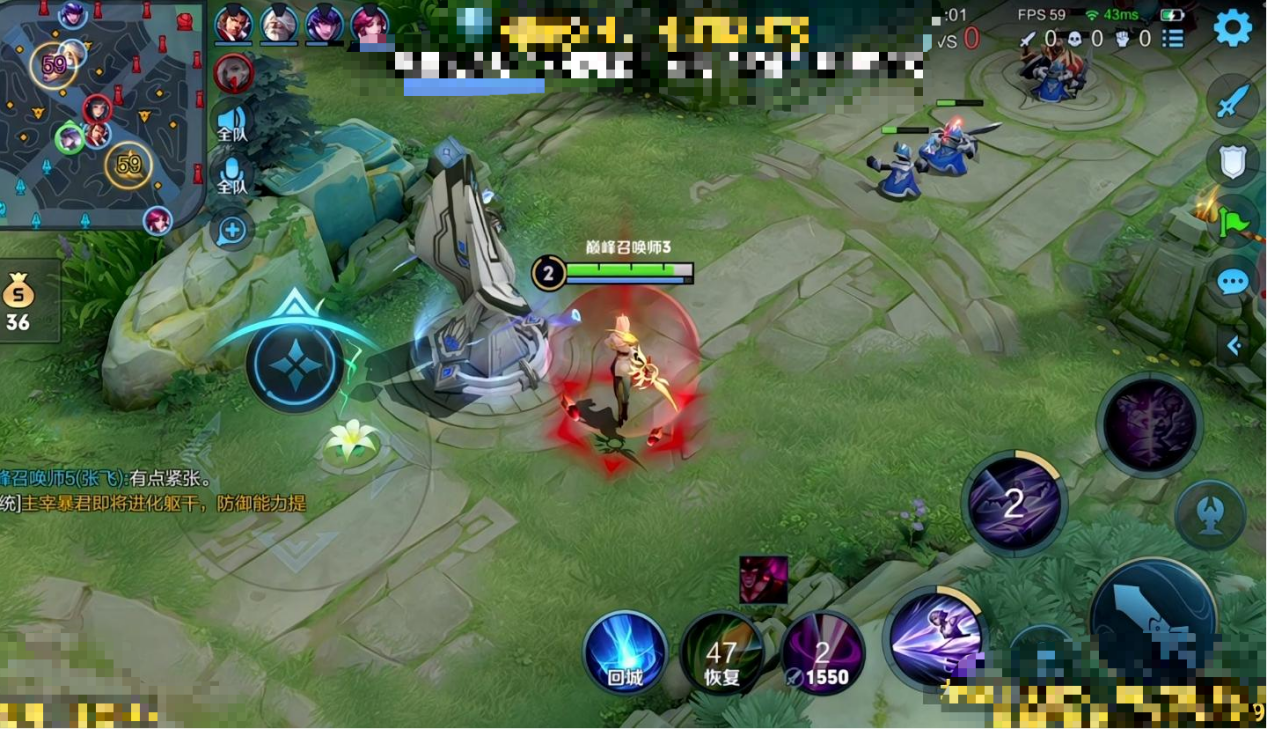Select the purple skill priced 1550
This screenshot has width=1267, height=729.
click(x=822, y=654)
